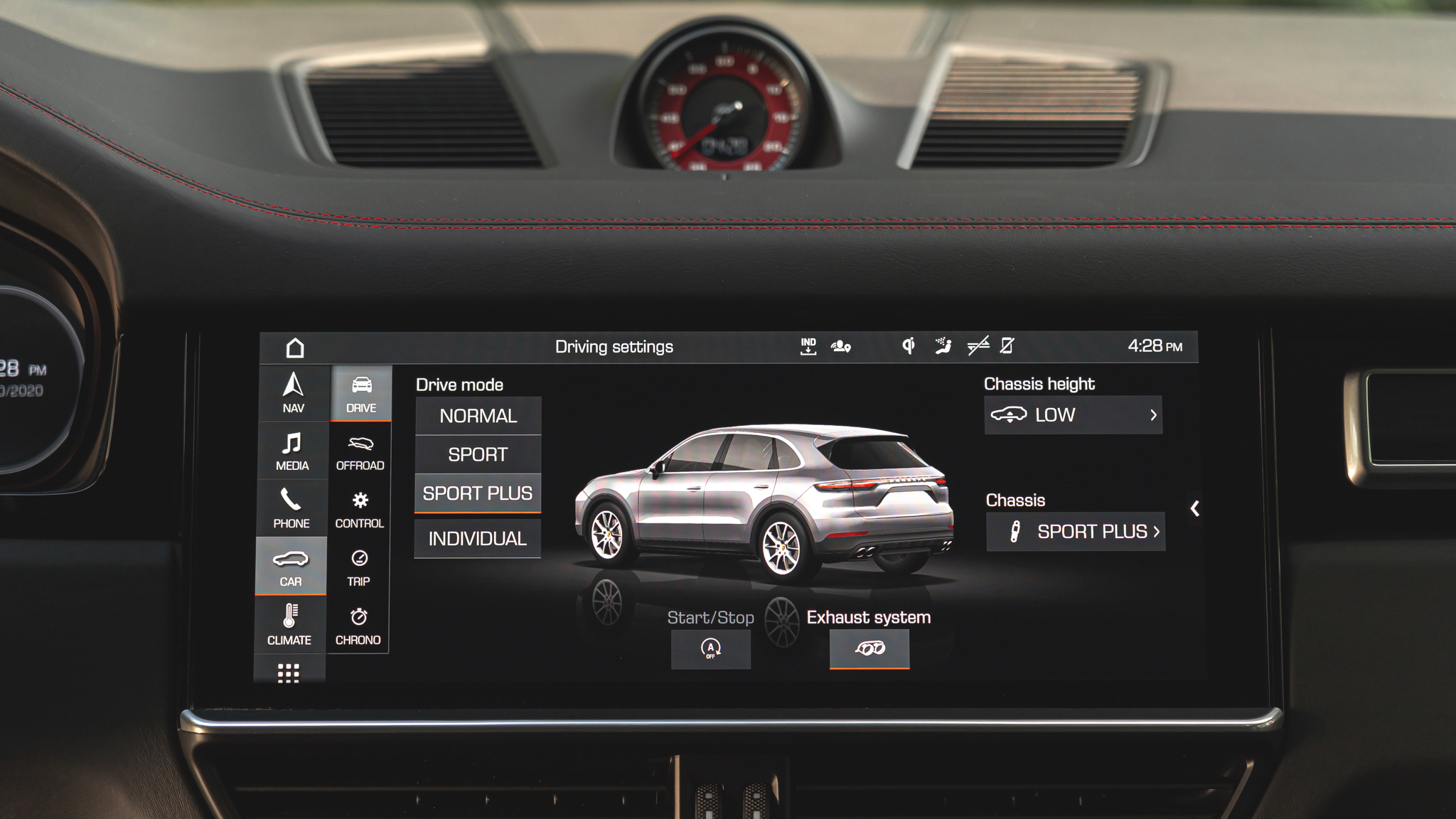Open Chassis SPORT PLUS selector
1456x819 pixels.
click(x=1076, y=532)
